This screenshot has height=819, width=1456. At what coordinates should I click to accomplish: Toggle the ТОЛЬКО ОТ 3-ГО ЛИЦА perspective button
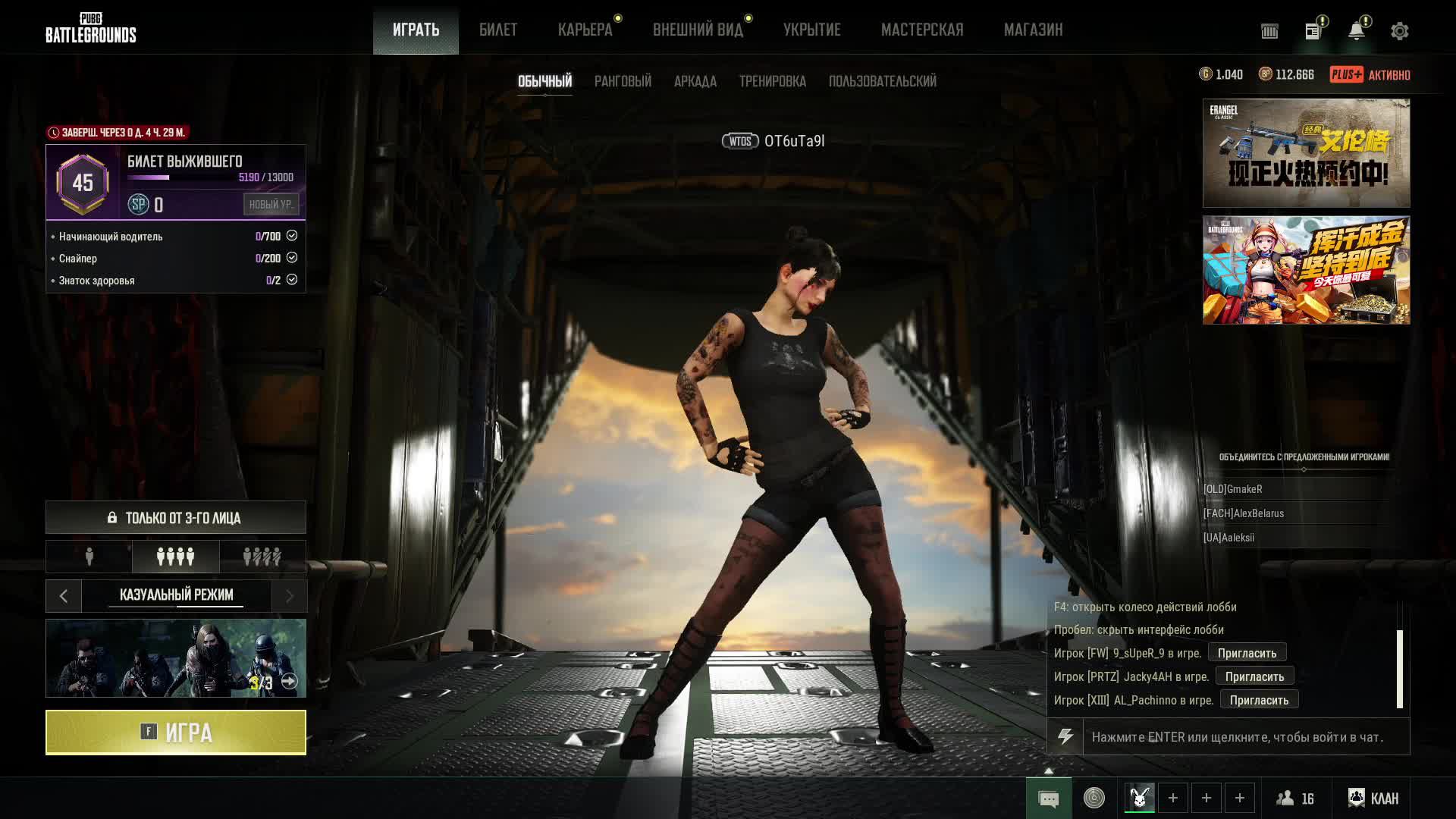[176, 518]
